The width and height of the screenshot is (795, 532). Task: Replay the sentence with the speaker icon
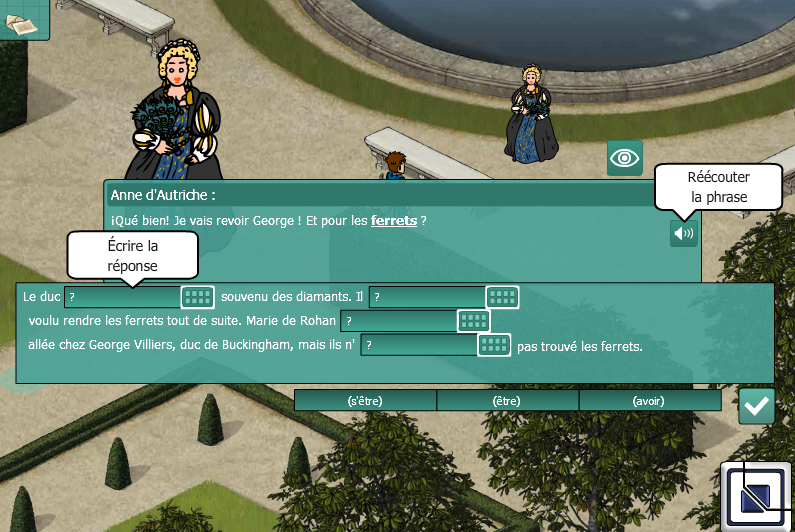click(683, 233)
